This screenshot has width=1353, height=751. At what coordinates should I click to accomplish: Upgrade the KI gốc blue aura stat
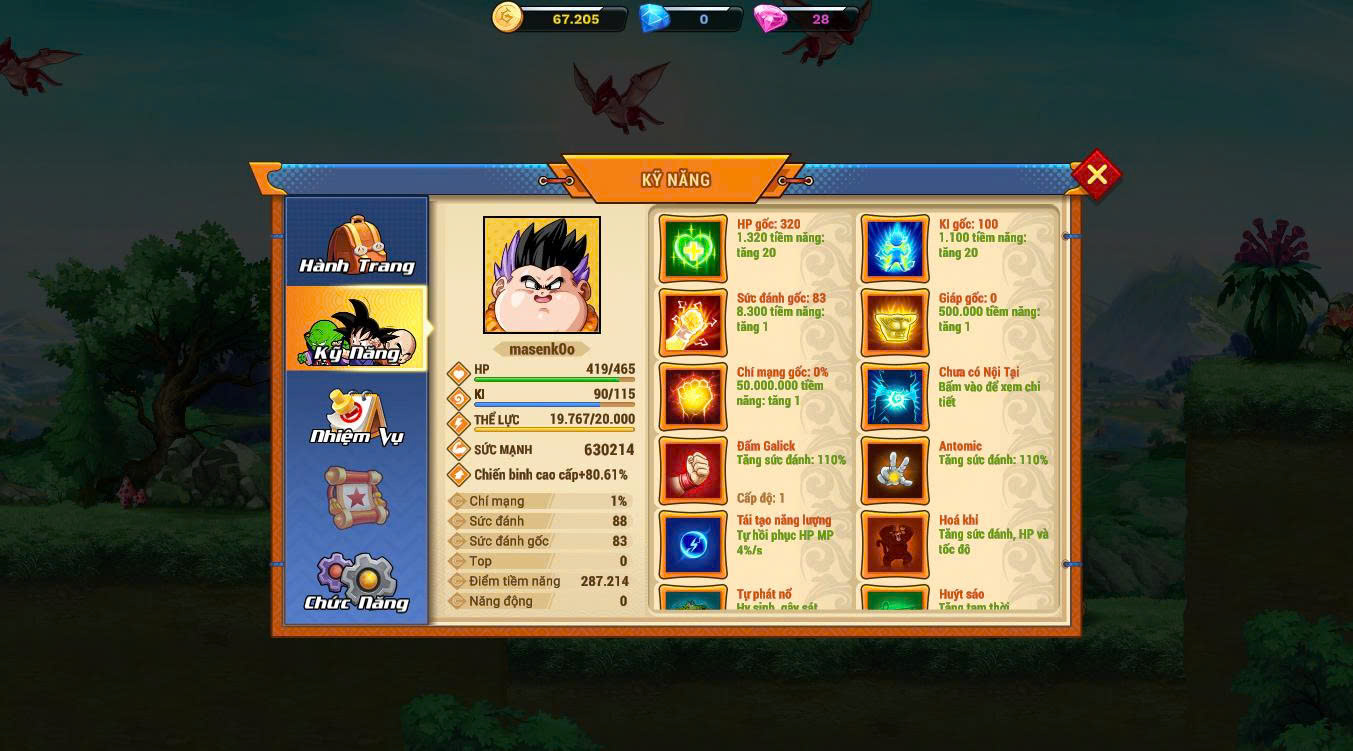[x=895, y=249]
